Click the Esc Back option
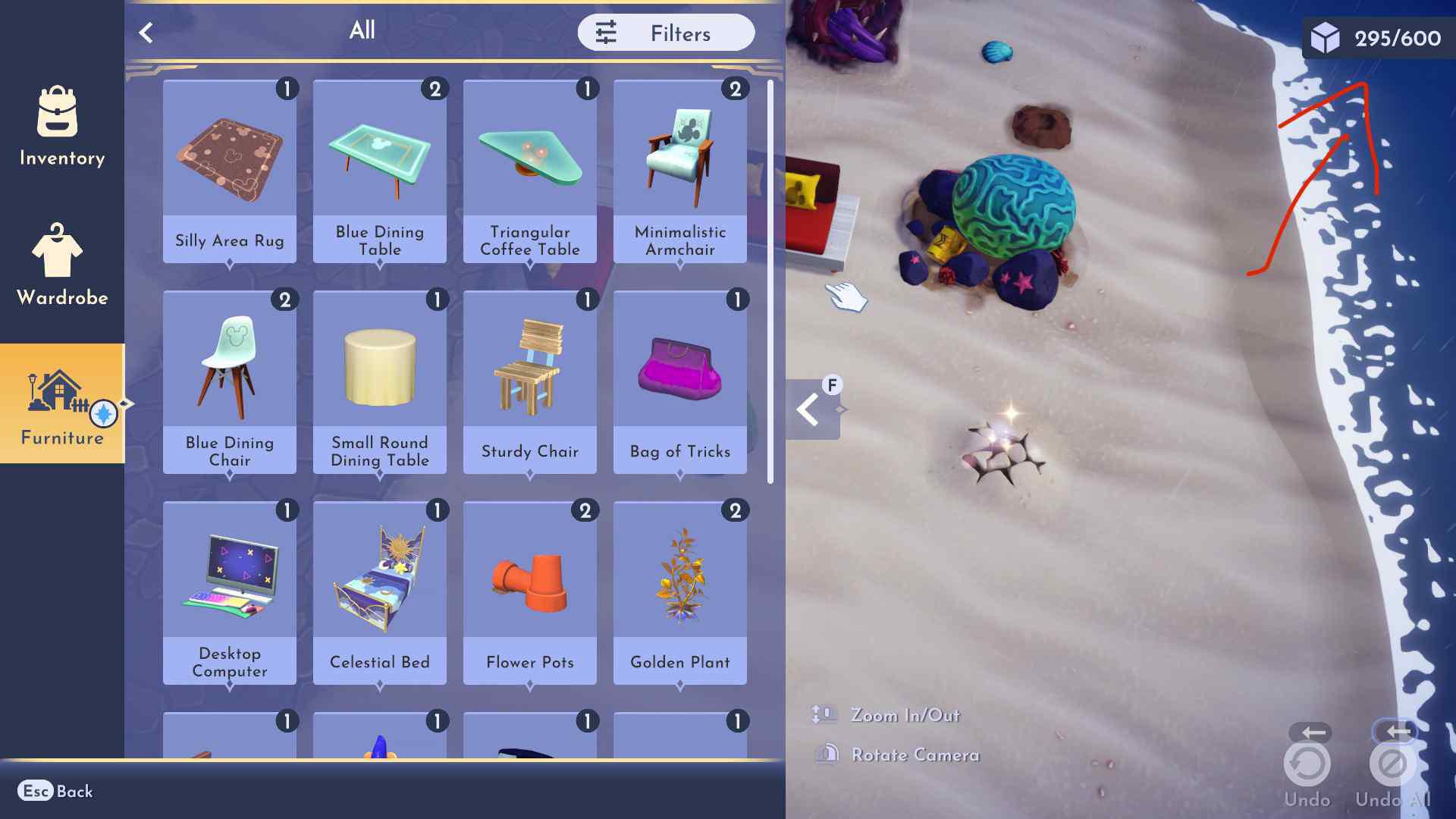This screenshot has height=819, width=1456. (56, 791)
